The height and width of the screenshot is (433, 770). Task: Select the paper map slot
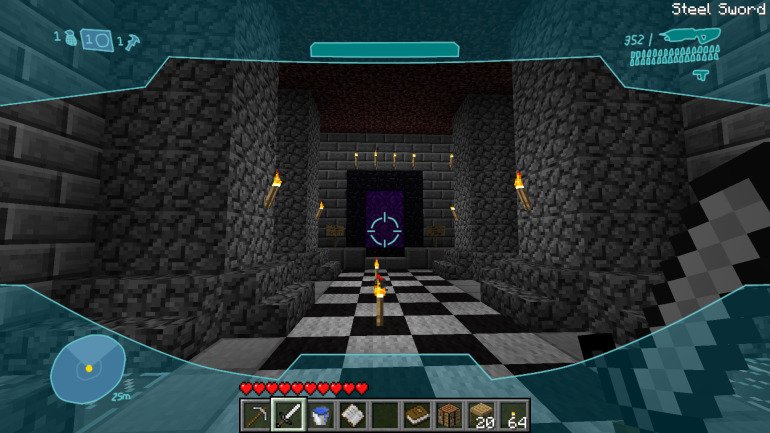[x=354, y=414]
